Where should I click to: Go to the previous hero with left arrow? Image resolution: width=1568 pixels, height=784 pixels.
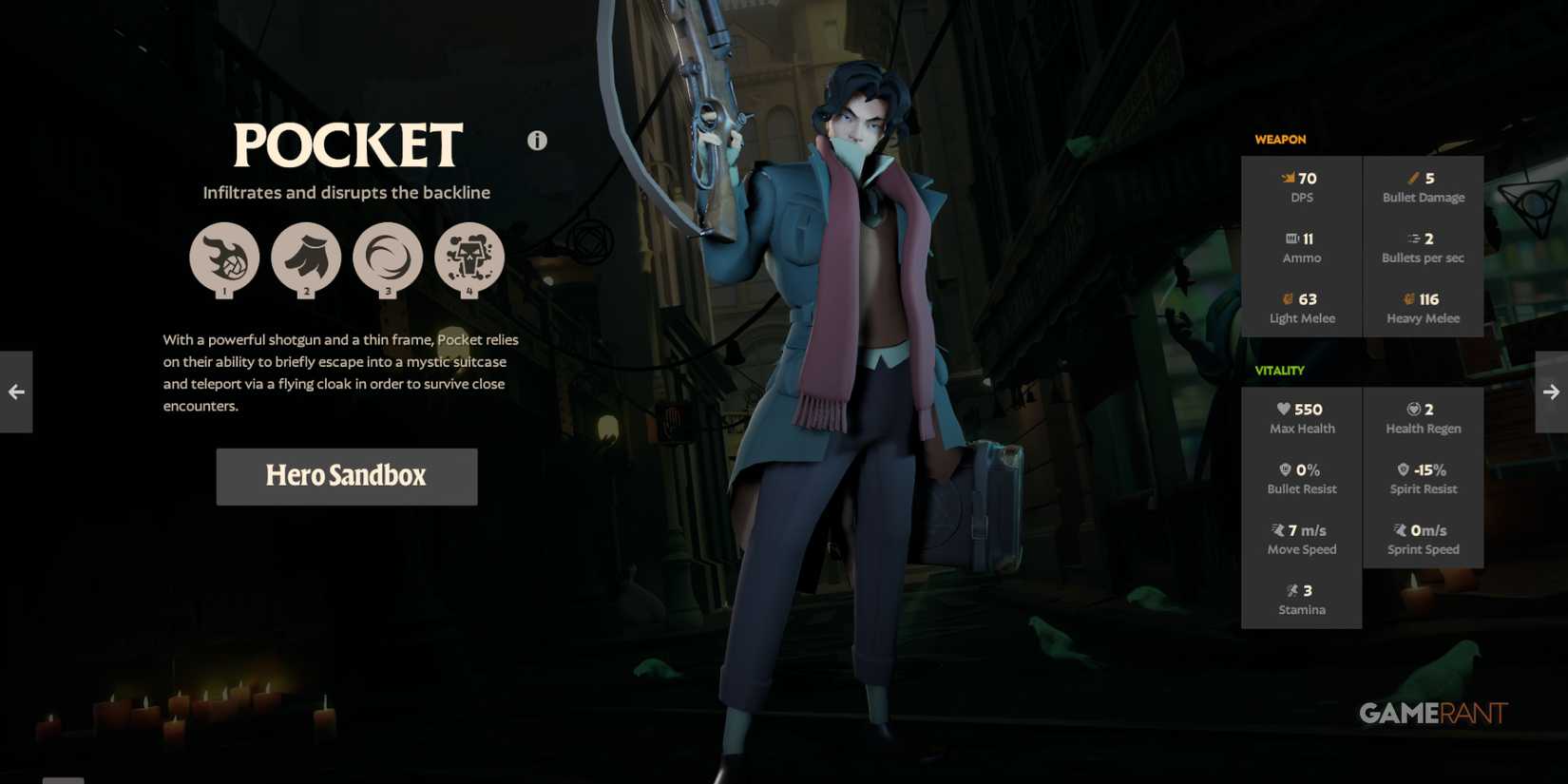[x=15, y=391]
